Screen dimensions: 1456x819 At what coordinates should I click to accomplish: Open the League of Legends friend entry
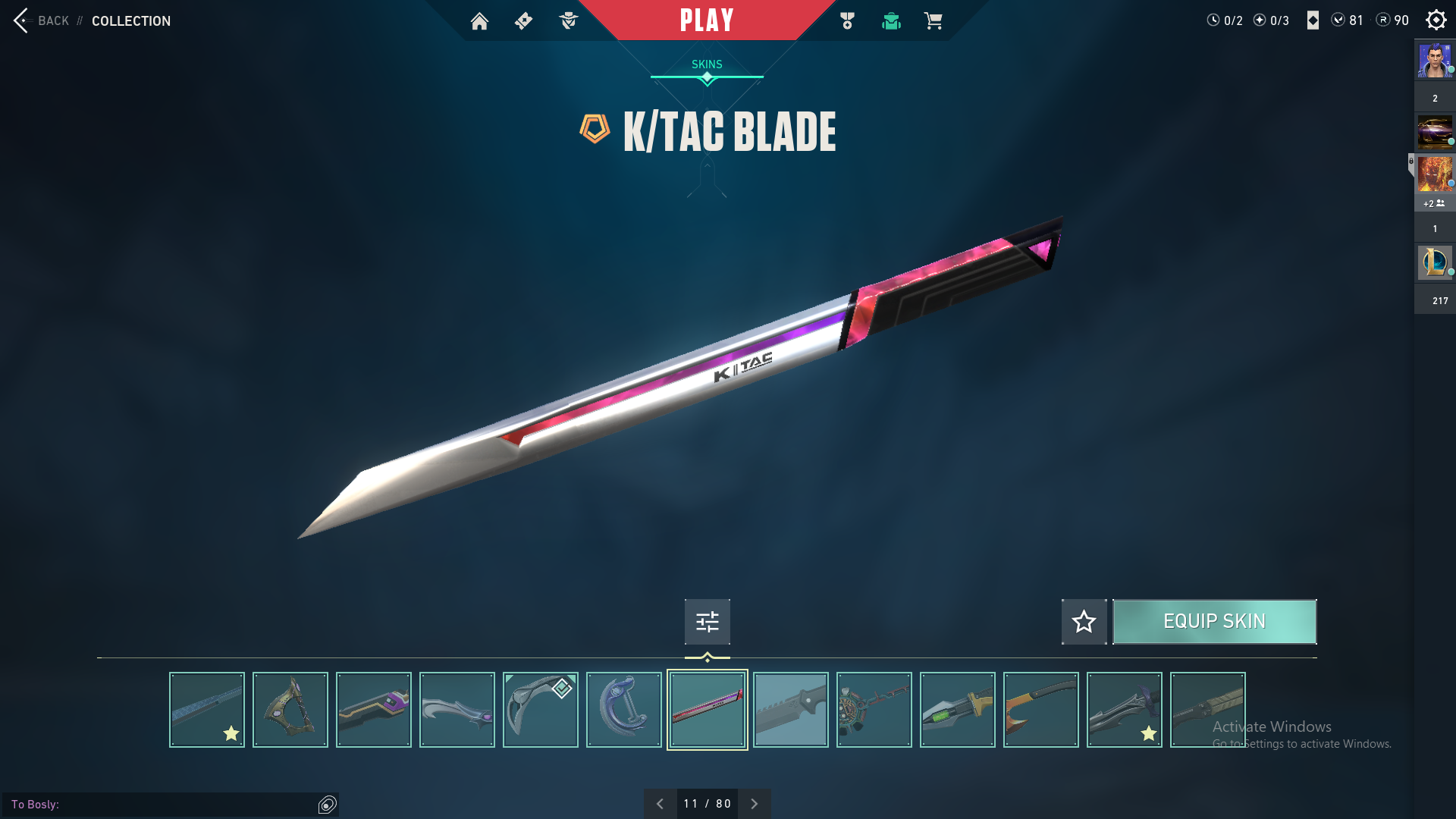pyautogui.click(x=1435, y=262)
